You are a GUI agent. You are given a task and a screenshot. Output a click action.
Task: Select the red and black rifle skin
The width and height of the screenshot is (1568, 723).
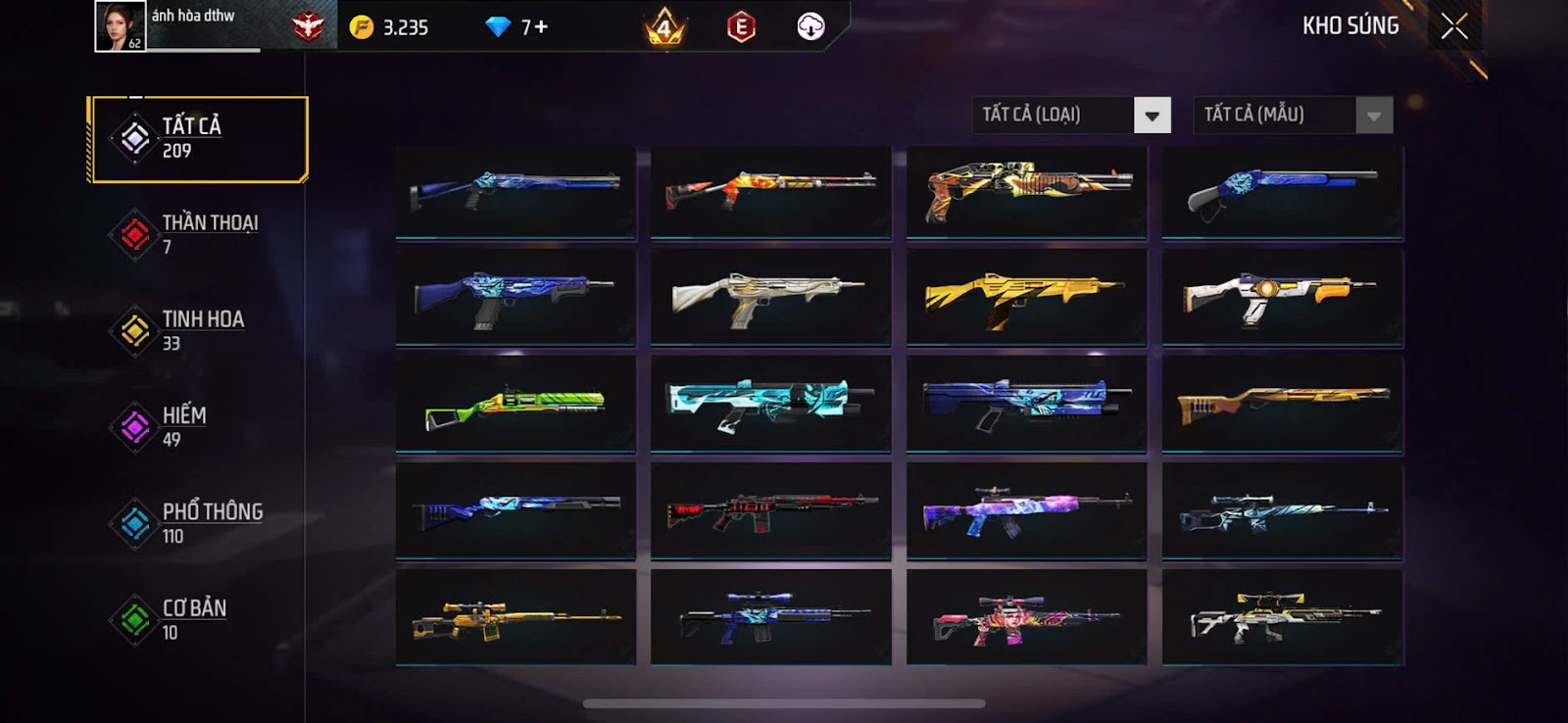pyautogui.click(x=770, y=511)
